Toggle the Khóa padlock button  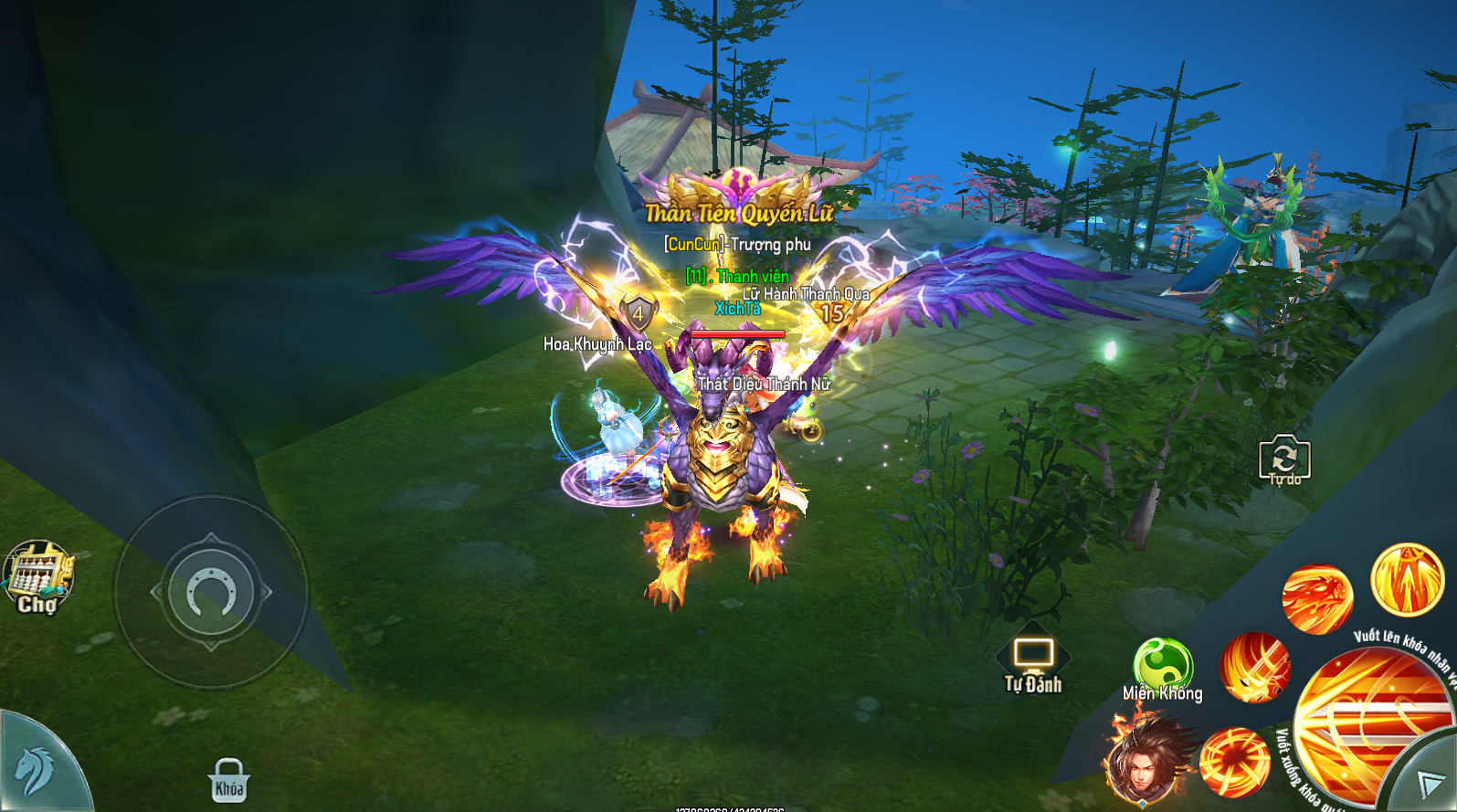click(x=228, y=781)
